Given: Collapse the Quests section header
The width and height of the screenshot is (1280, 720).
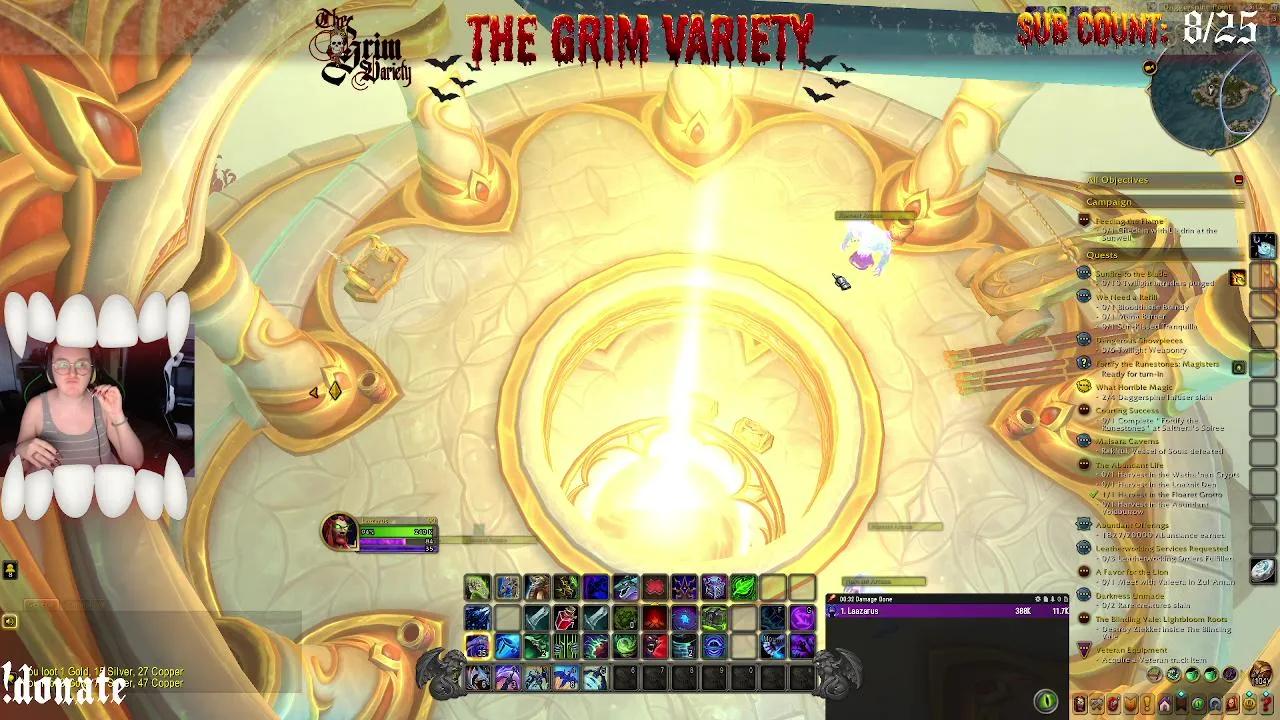Looking at the screenshot, I should click(x=1103, y=255).
